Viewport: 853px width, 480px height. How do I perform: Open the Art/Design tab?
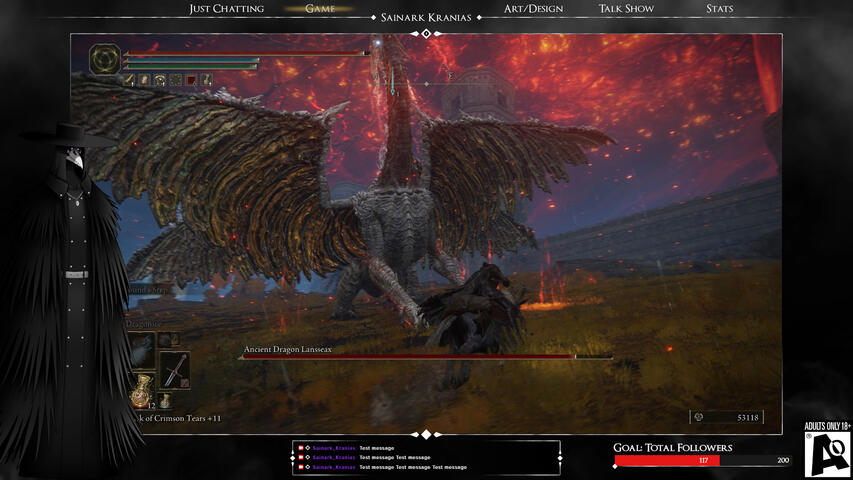pos(533,9)
